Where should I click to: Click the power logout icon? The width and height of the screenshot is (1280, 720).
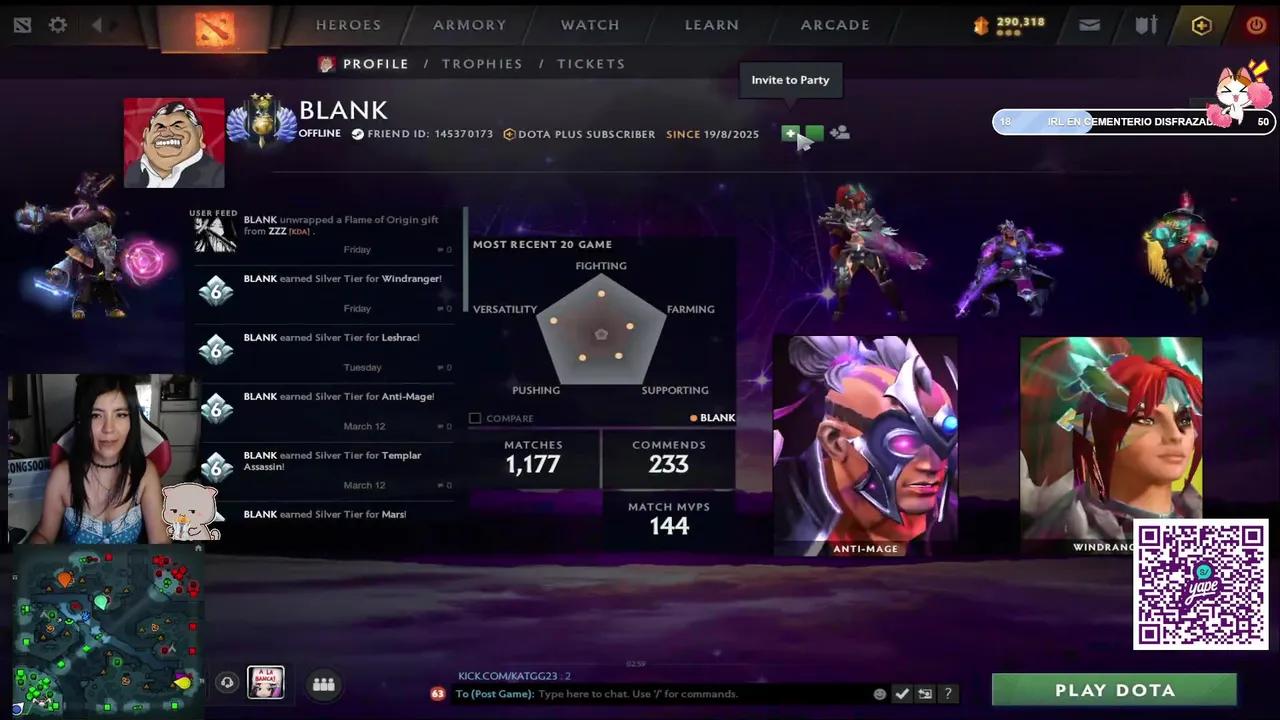pos(1256,25)
